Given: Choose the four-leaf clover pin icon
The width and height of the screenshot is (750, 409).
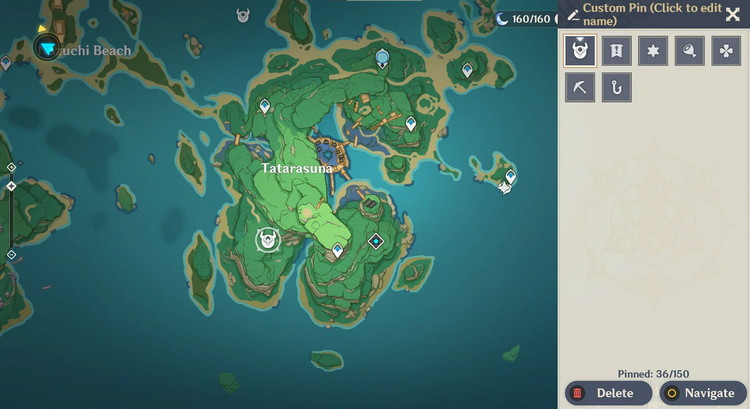Looking at the screenshot, I should pyautogui.click(x=725, y=50).
